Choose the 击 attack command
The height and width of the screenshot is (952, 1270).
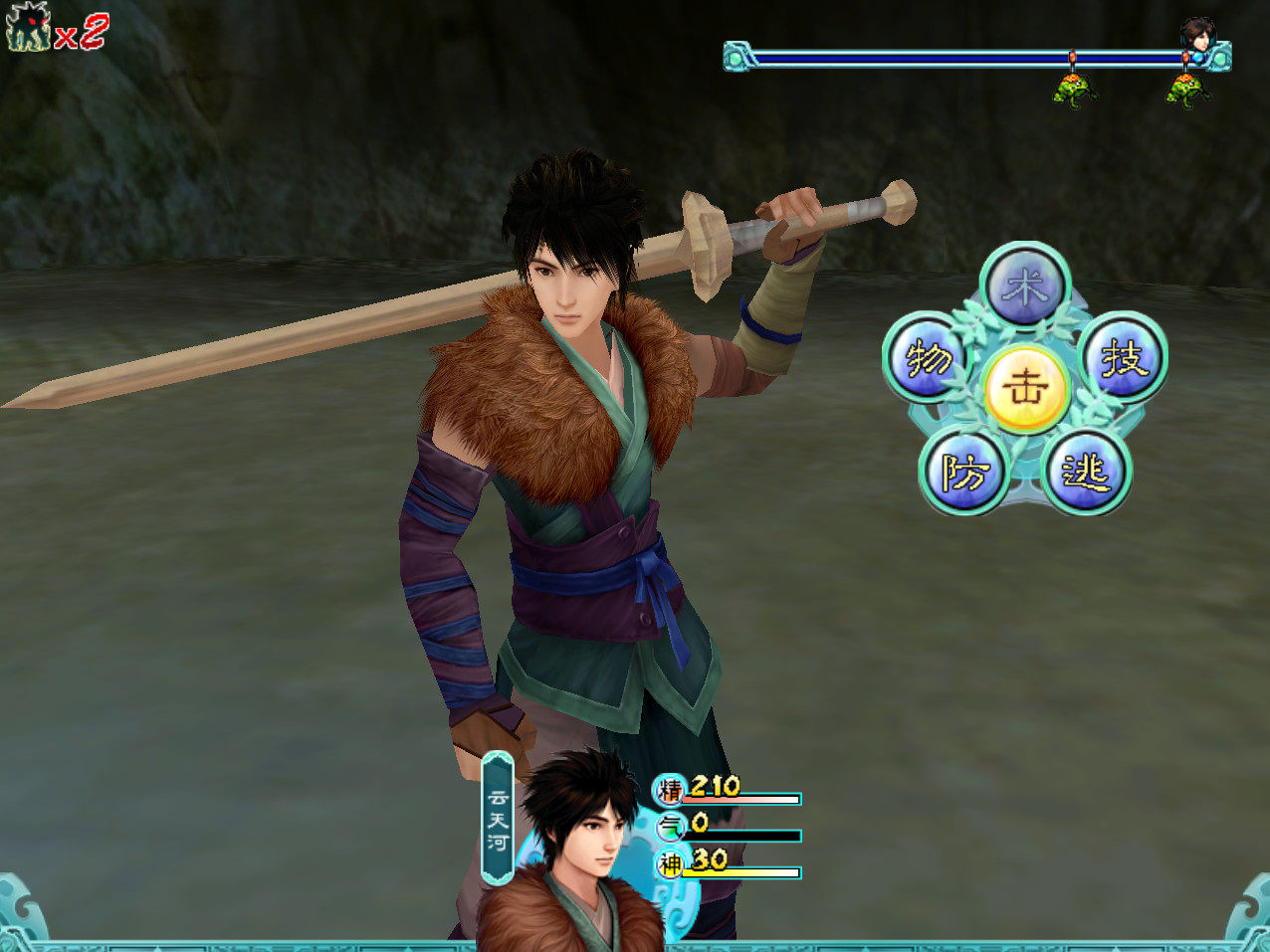1025,388
